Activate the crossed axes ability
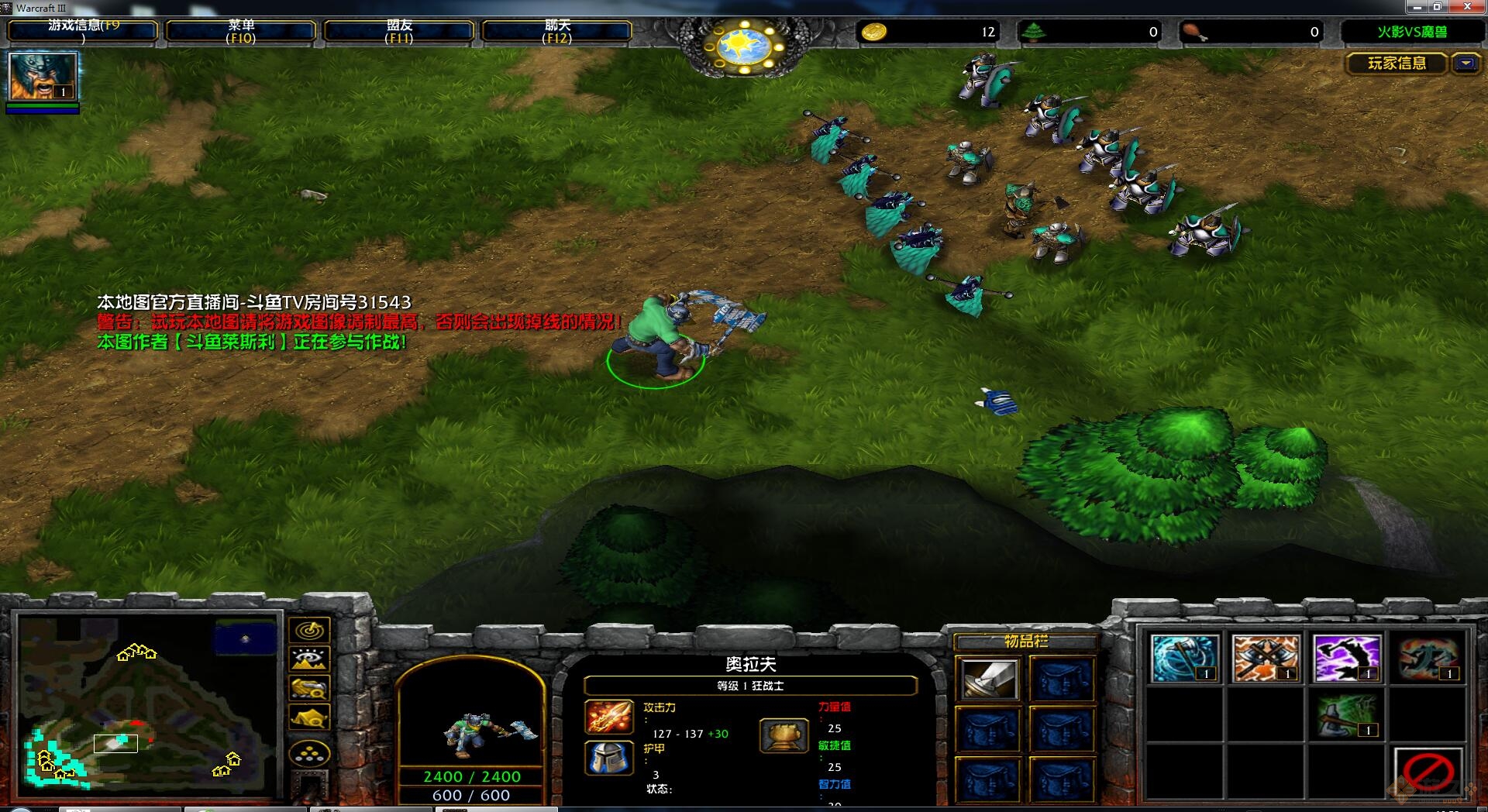The image size is (1488, 812). [1265, 659]
